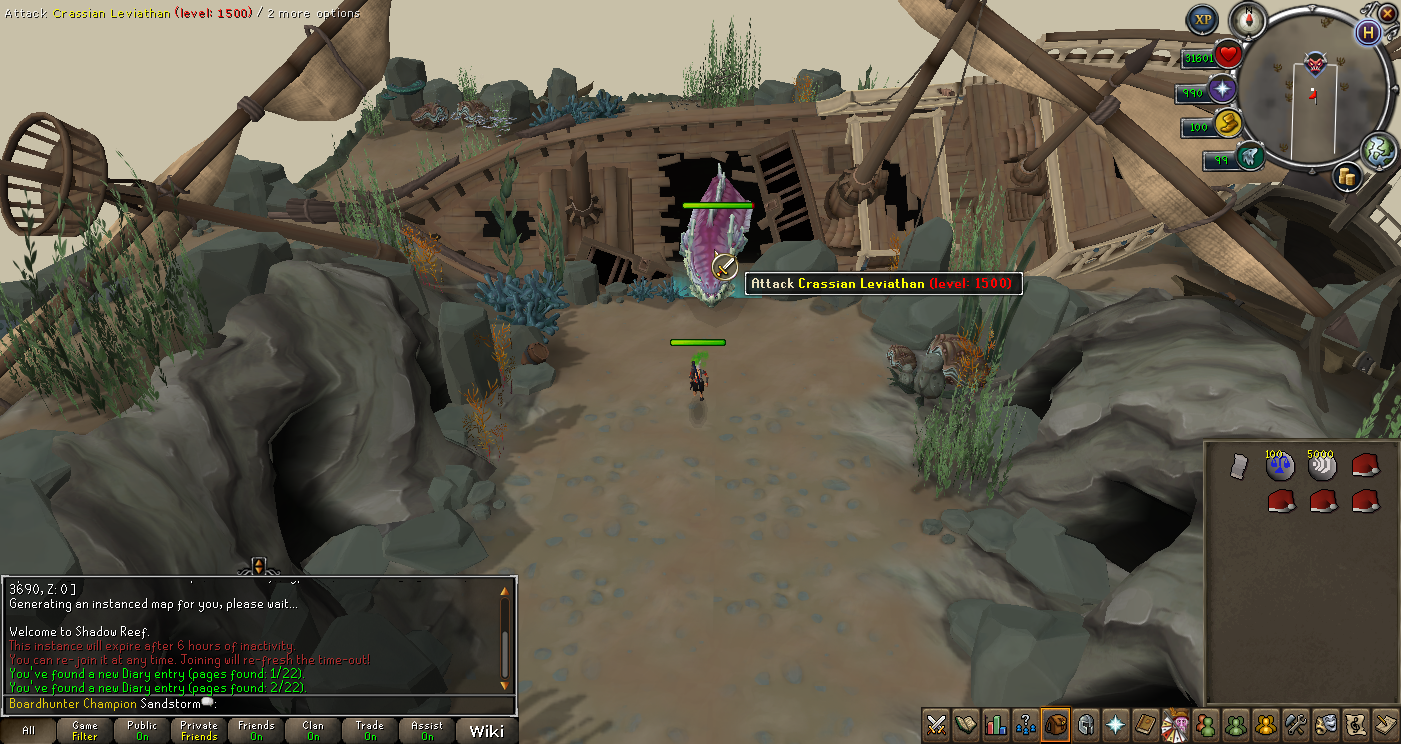The width and height of the screenshot is (1401, 744).
Task: Click the purple H home teleport button
Action: pyautogui.click(x=1368, y=31)
